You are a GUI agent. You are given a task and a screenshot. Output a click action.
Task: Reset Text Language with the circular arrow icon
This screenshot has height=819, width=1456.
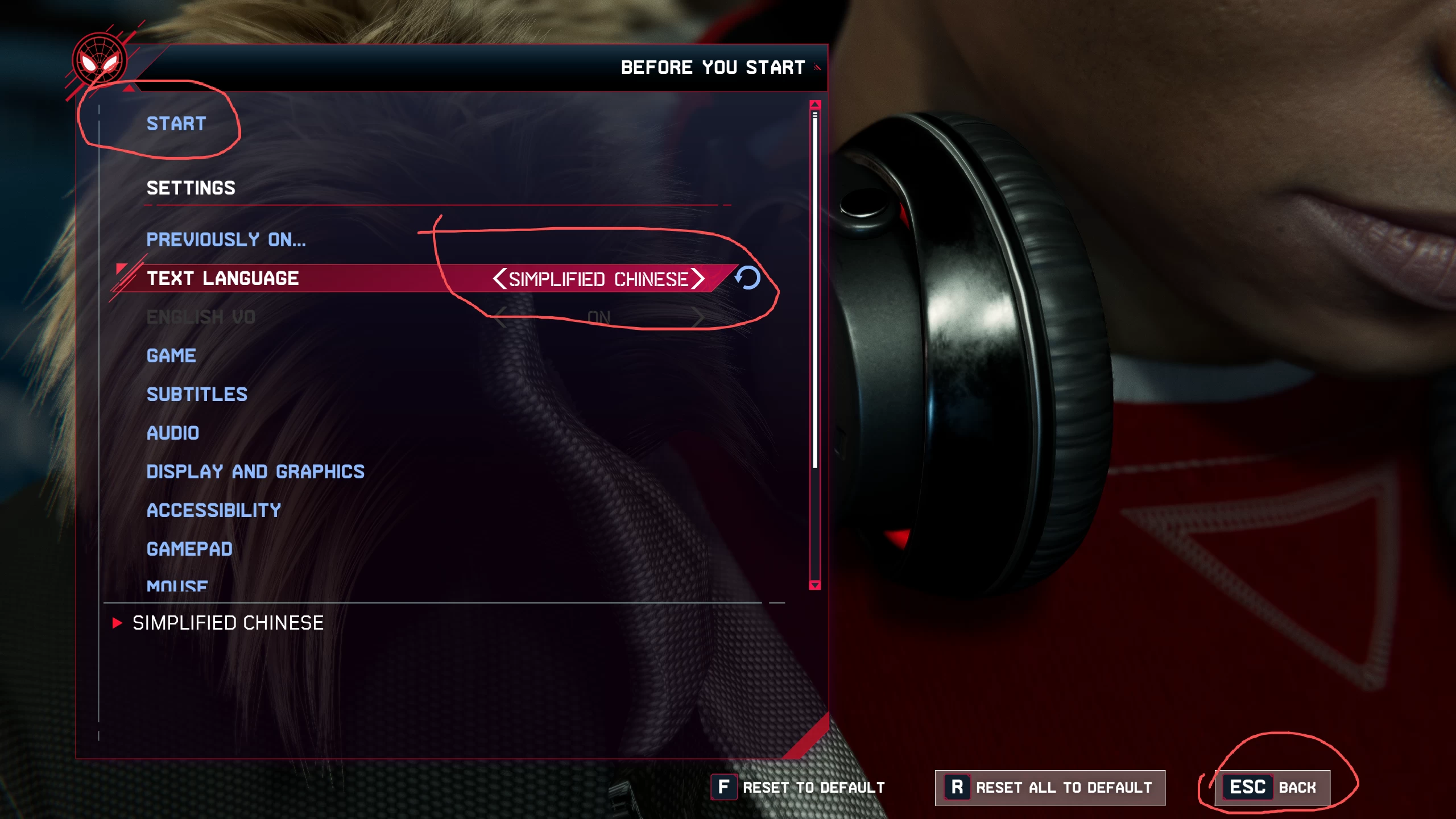tap(747, 278)
